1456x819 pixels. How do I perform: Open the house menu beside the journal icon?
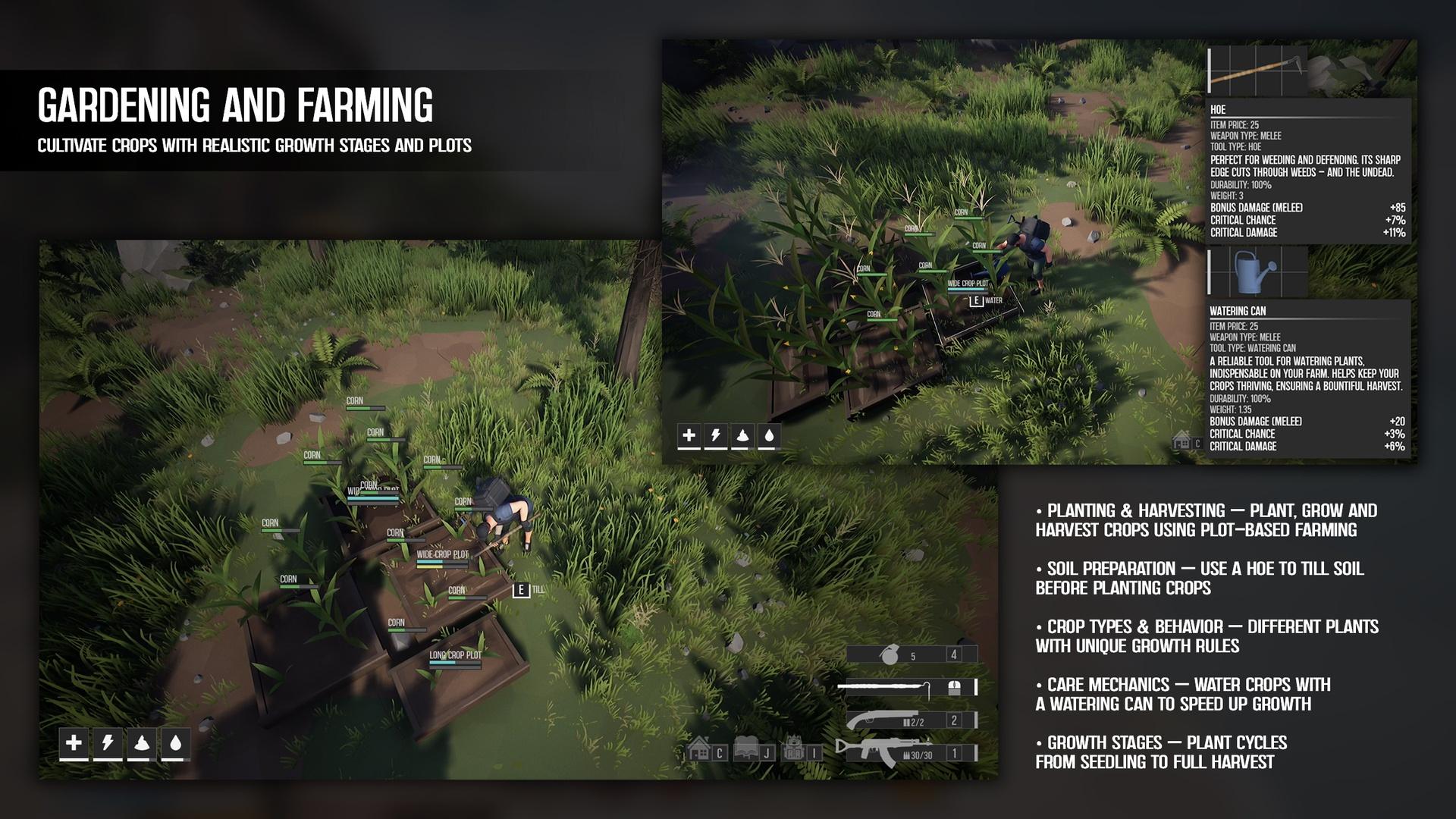pos(699,751)
